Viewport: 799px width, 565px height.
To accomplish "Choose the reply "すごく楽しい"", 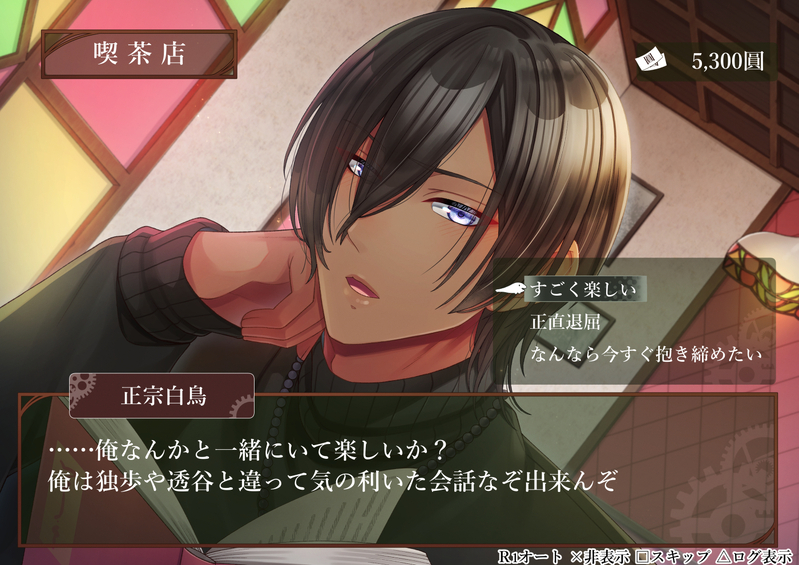I will [583, 290].
